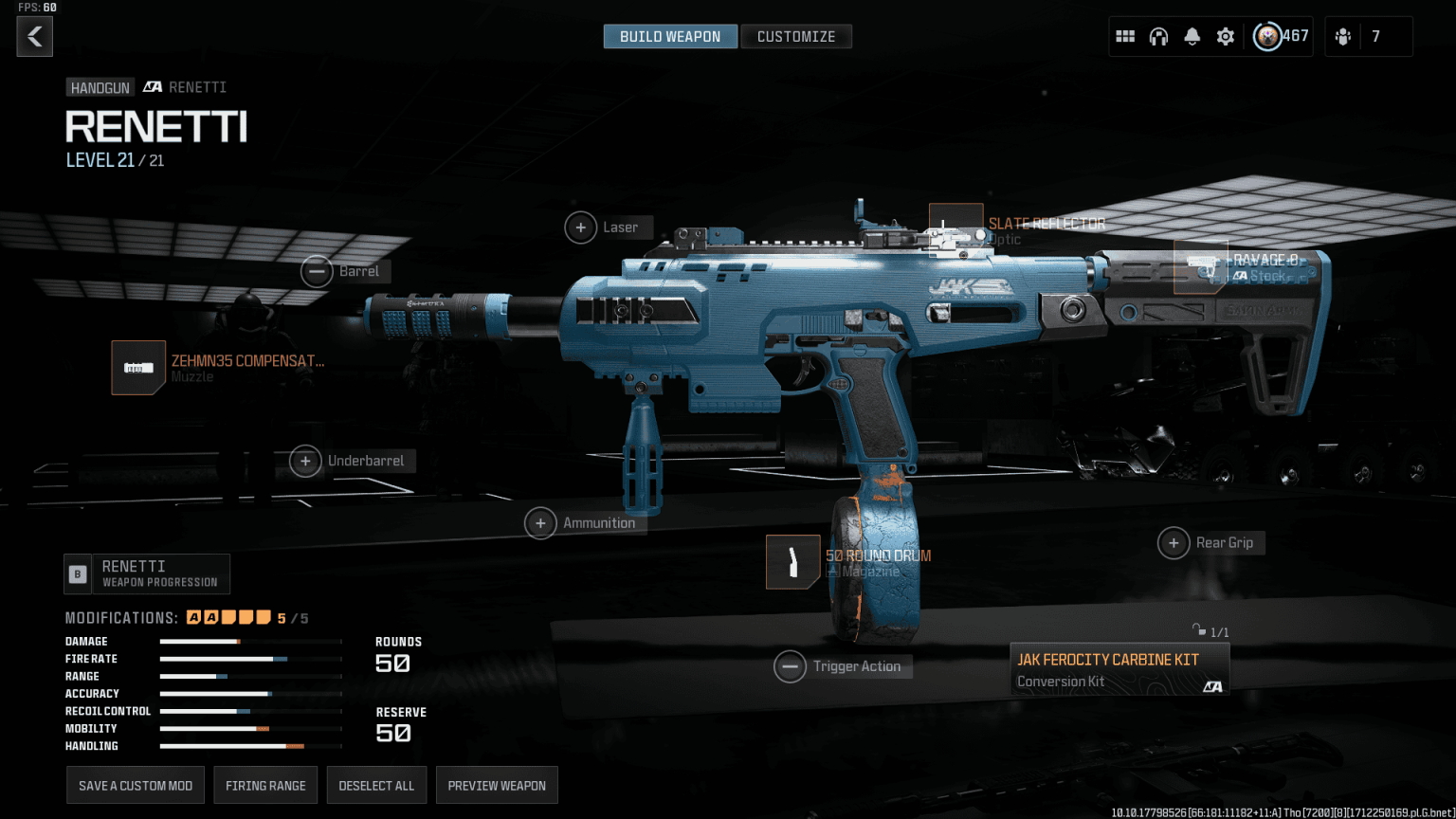The image size is (1456, 819).
Task: Expand the Underbarrel attachment slot
Action: point(304,461)
